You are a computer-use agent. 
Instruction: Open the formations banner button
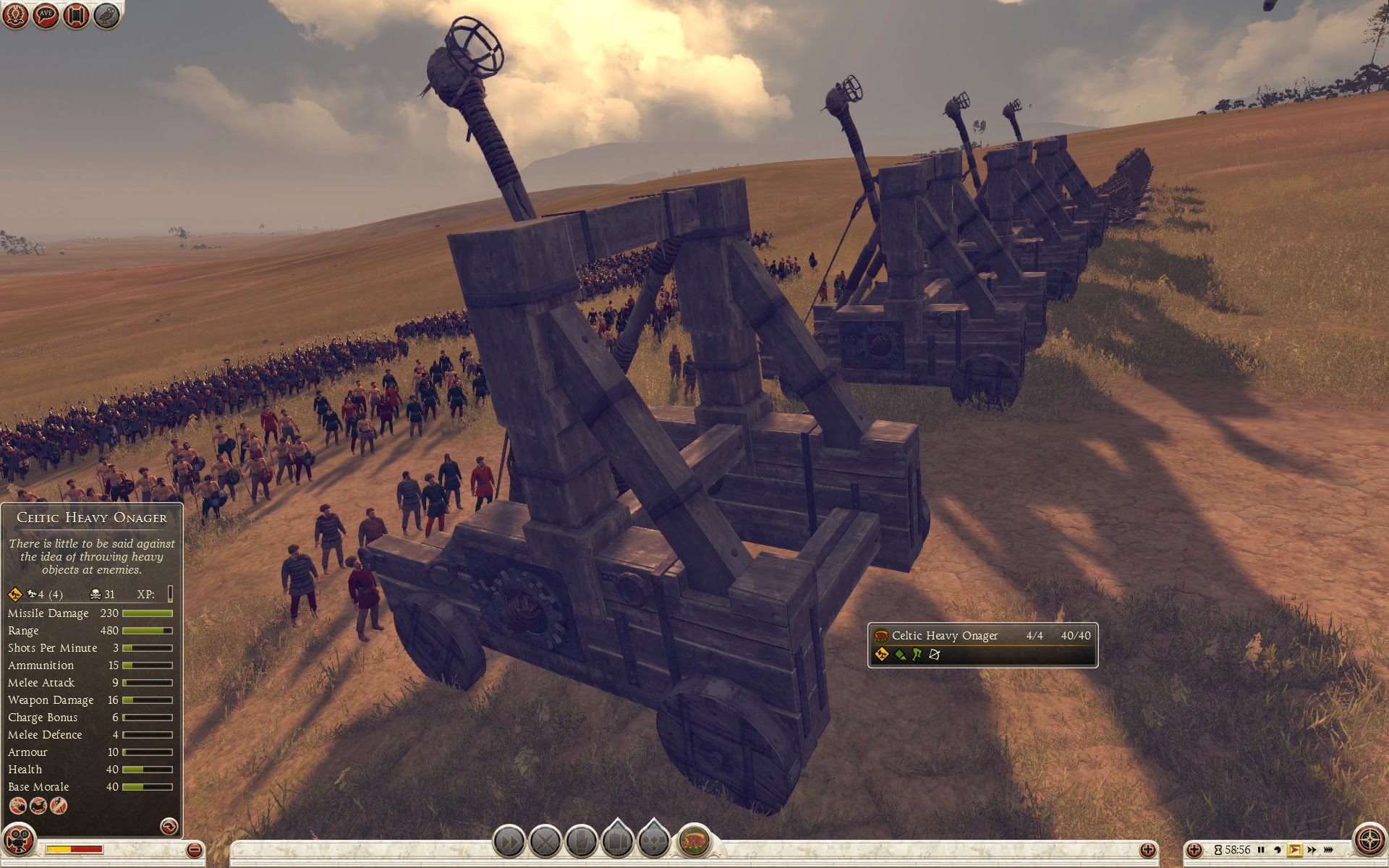tap(617, 842)
